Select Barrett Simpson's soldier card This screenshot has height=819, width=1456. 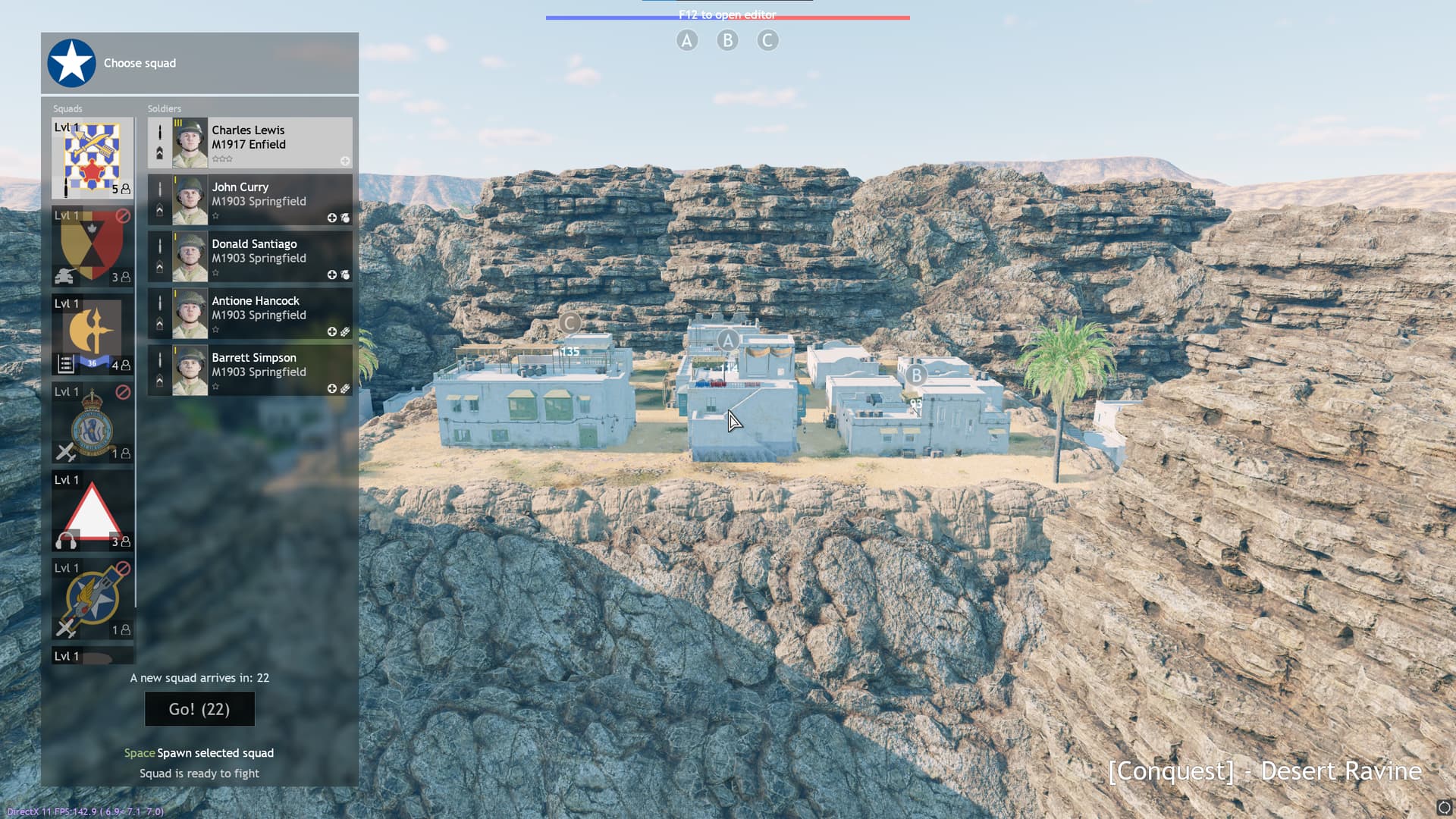pyautogui.click(x=250, y=370)
